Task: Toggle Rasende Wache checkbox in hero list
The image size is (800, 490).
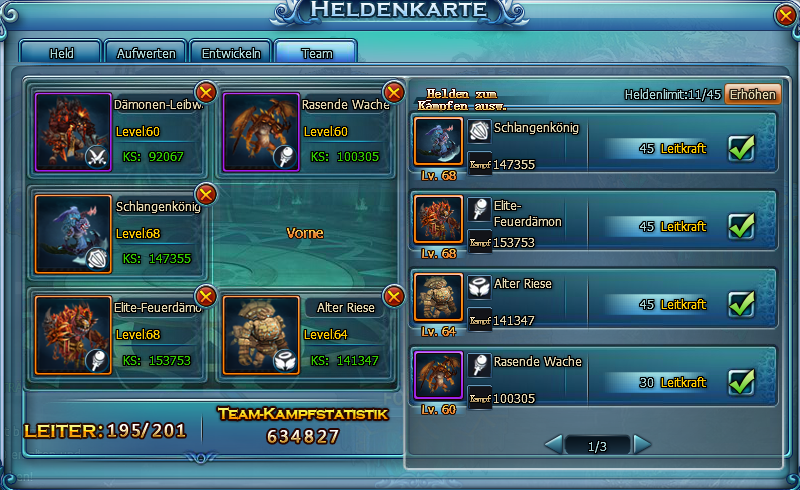Action: click(x=741, y=381)
